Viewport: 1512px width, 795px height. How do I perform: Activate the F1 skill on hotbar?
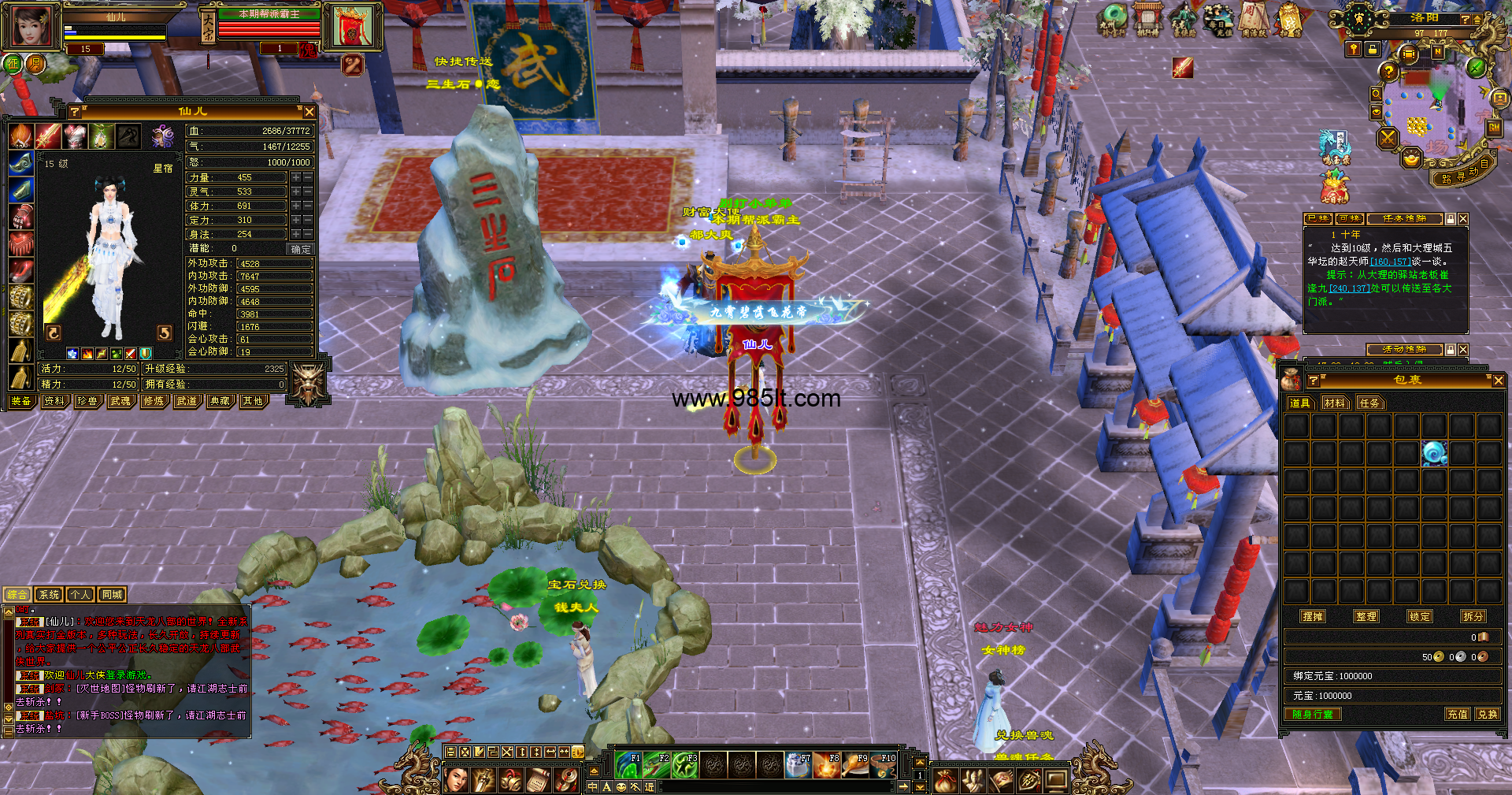pos(628,765)
